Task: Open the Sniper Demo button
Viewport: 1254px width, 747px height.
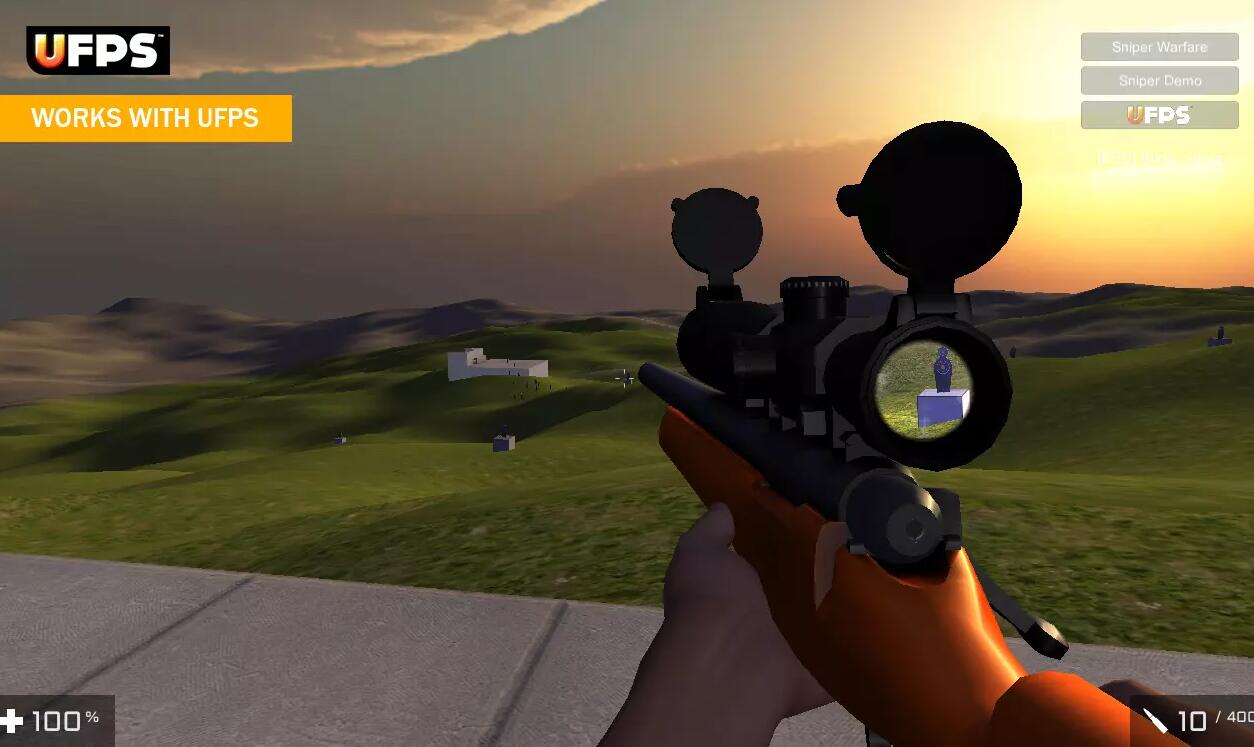Action: [1159, 81]
